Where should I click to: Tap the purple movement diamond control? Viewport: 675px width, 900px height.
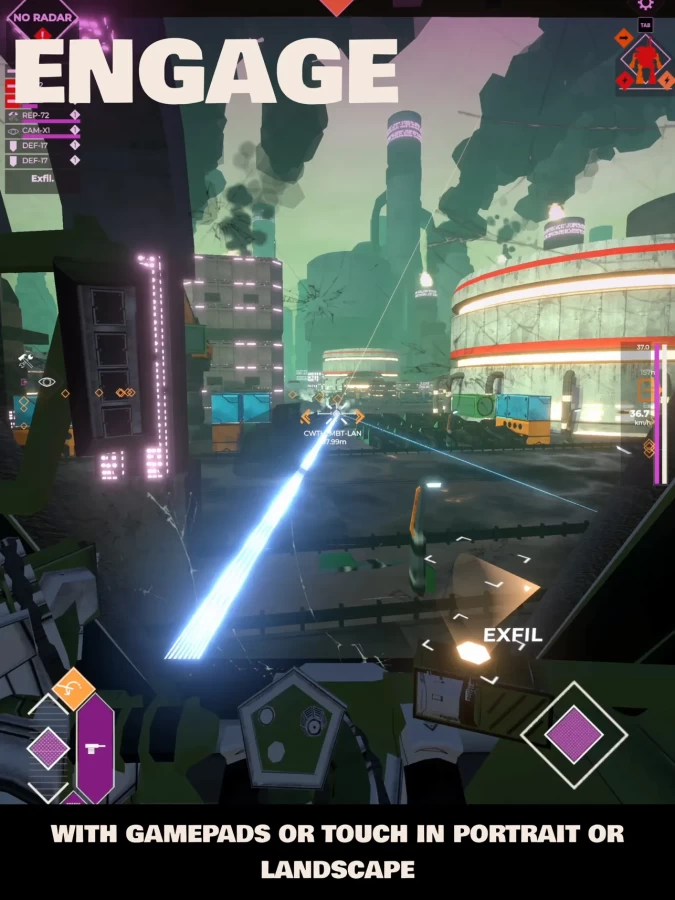(47, 748)
